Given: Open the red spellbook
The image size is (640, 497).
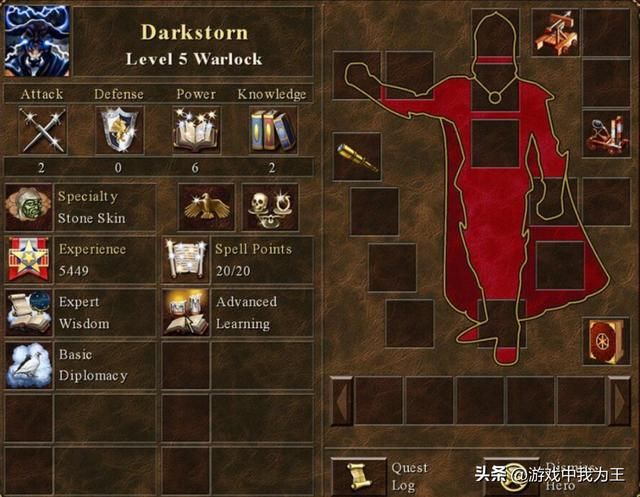Looking at the screenshot, I should click(606, 340).
